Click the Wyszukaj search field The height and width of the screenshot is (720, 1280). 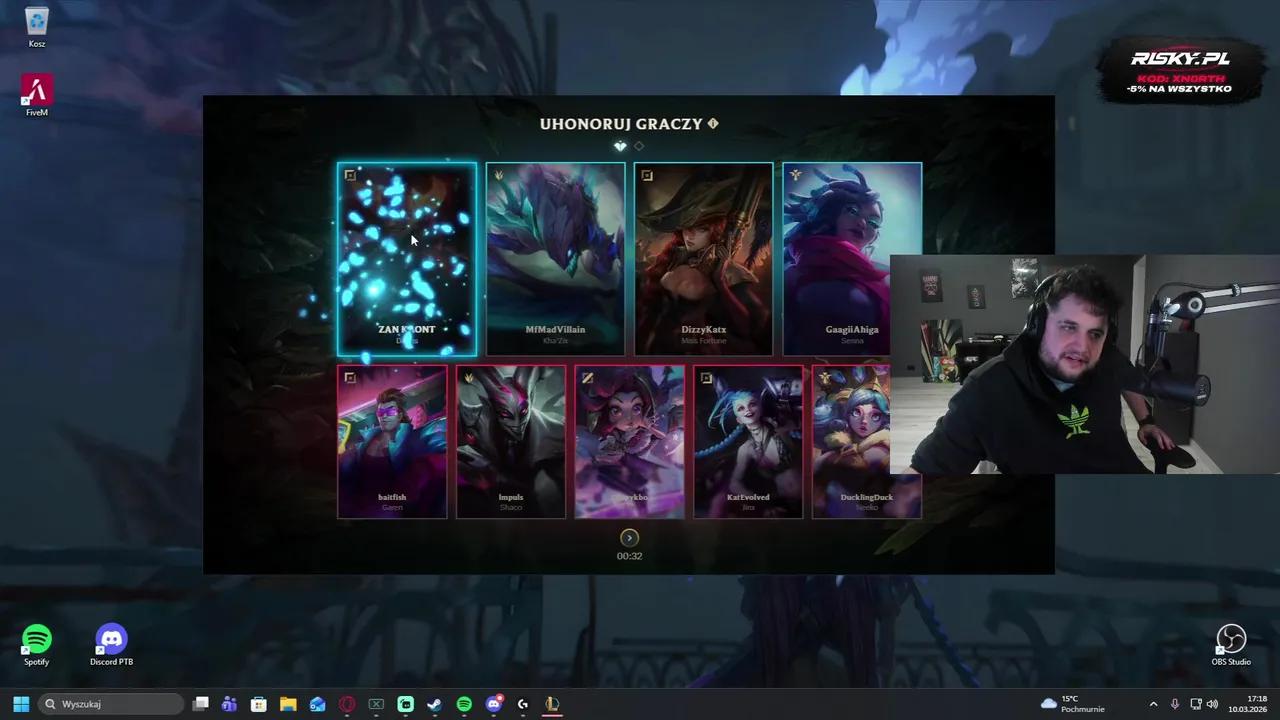110,704
